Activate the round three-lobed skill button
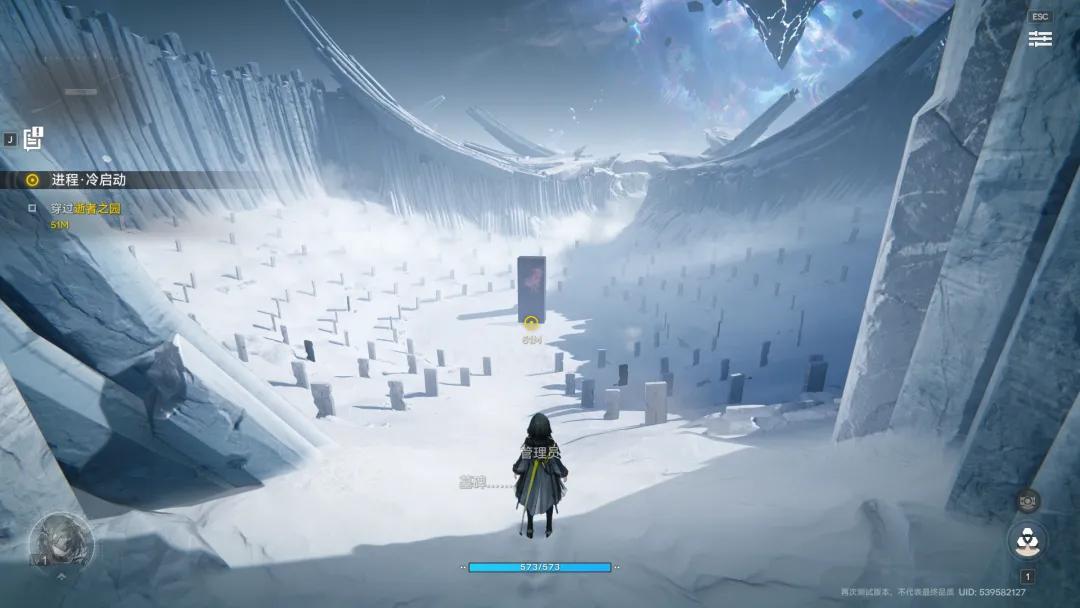 pyautogui.click(x=1027, y=542)
